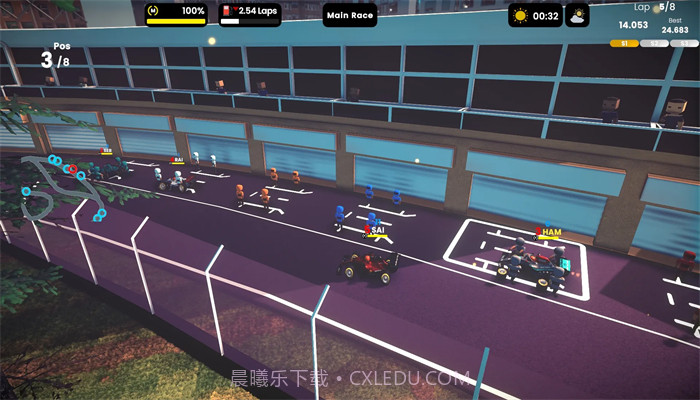700x400 pixels.
Task: Select the SAI driver name tag
Action: coord(379,230)
